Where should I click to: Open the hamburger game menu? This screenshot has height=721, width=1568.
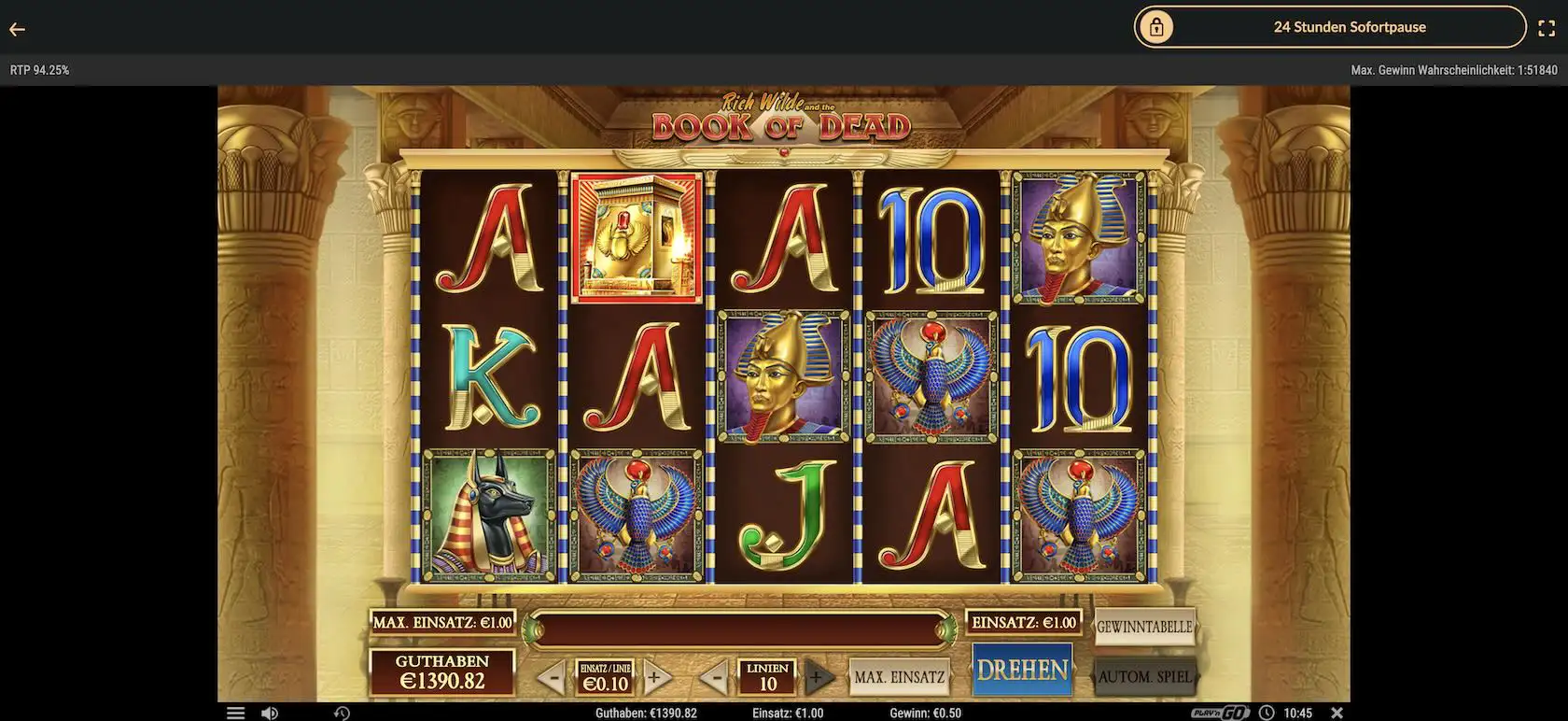(x=235, y=713)
